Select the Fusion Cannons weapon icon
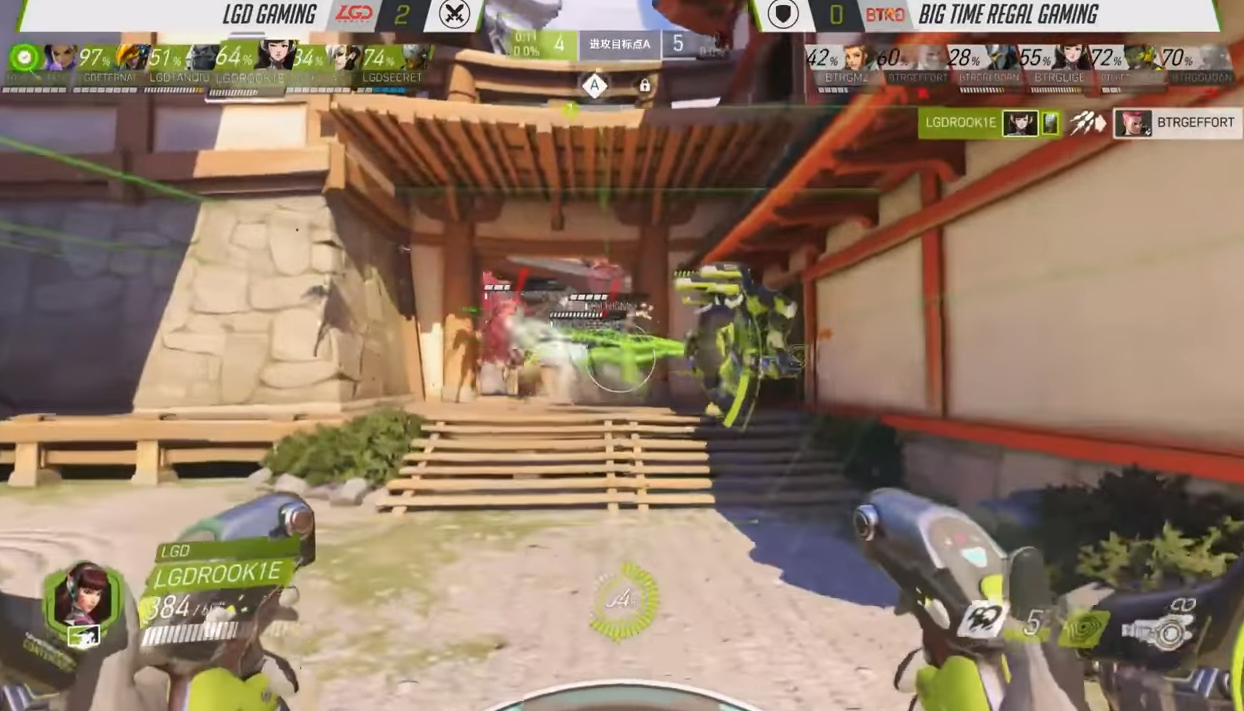Image resolution: width=1244 pixels, height=711 pixels. tap(1165, 628)
